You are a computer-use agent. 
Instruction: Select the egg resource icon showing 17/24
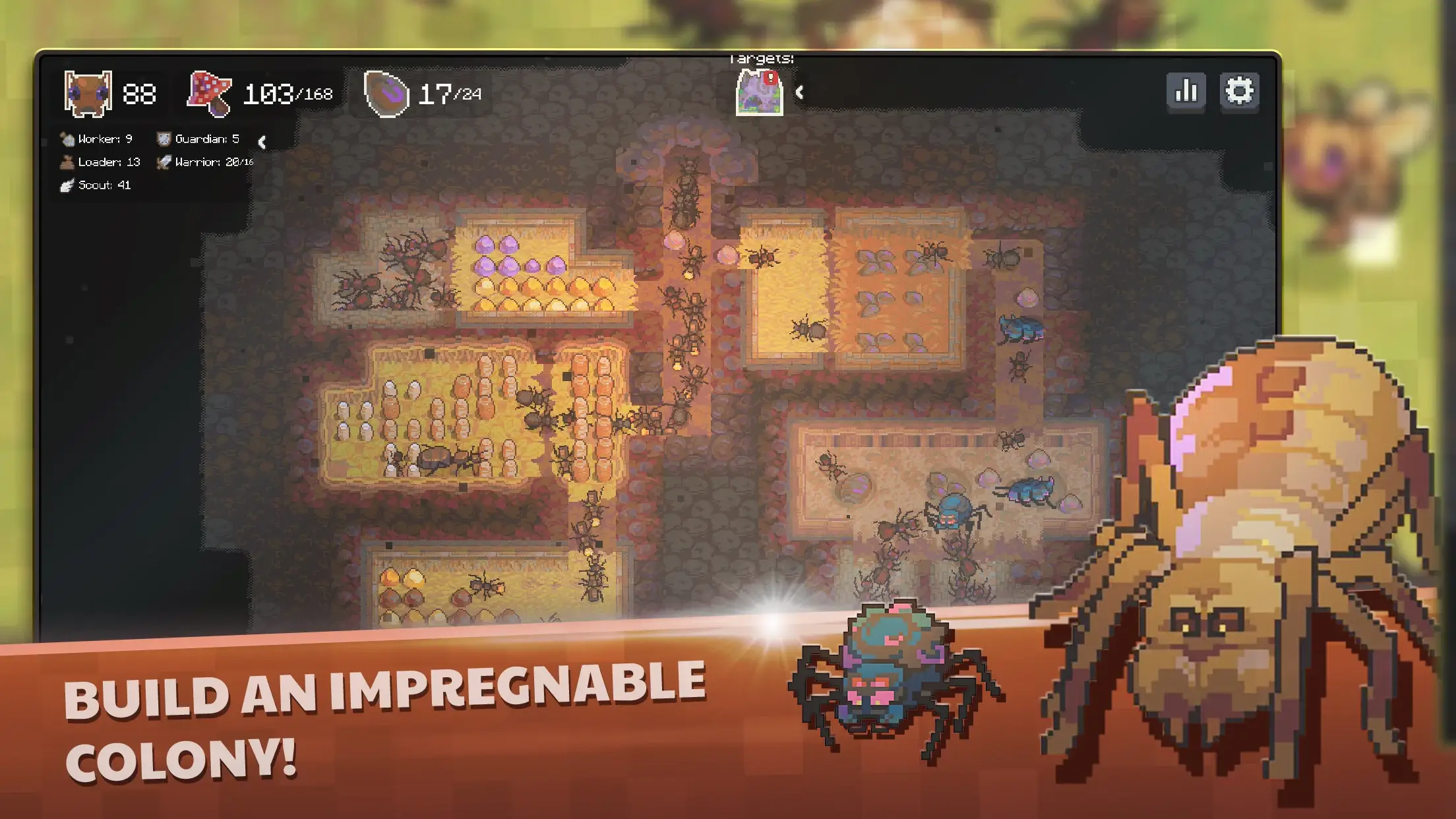point(388,94)
